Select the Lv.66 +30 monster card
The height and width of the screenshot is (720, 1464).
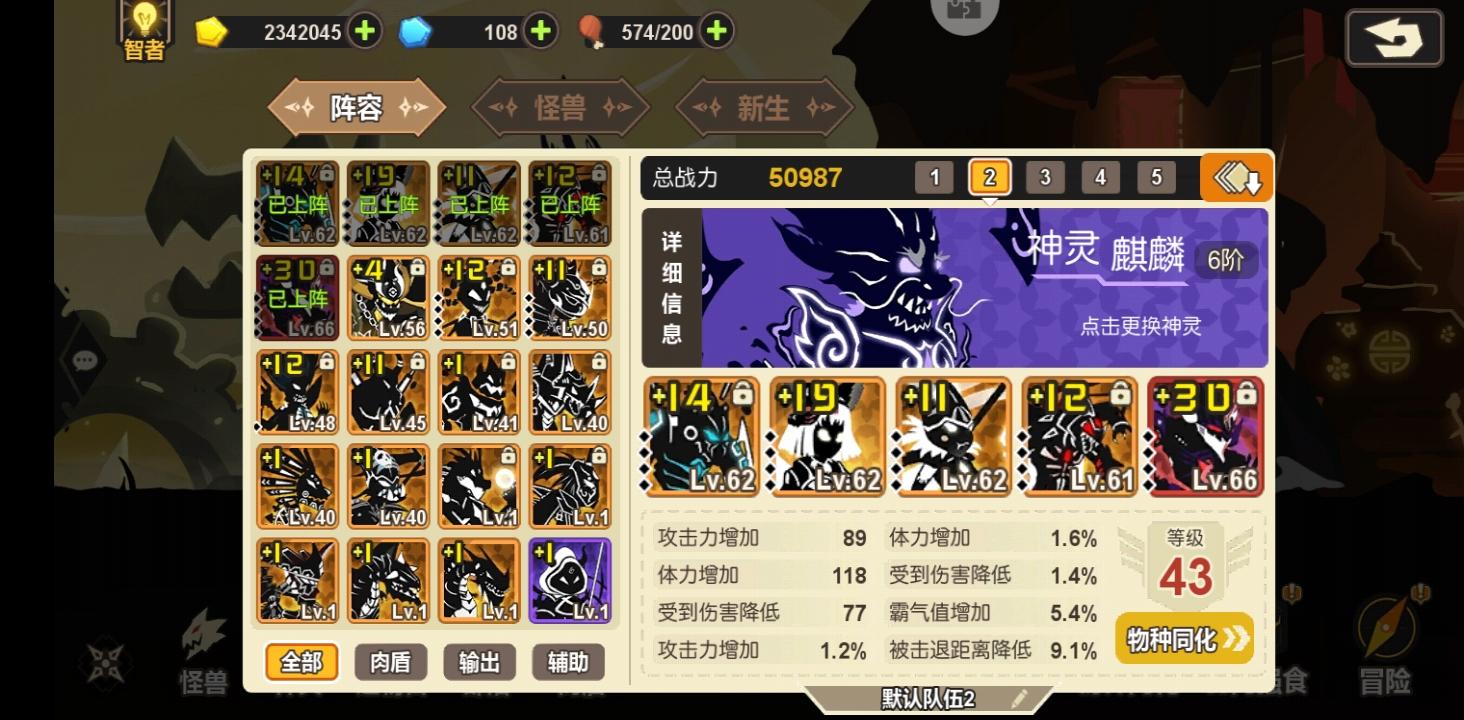pos(1205,437)
